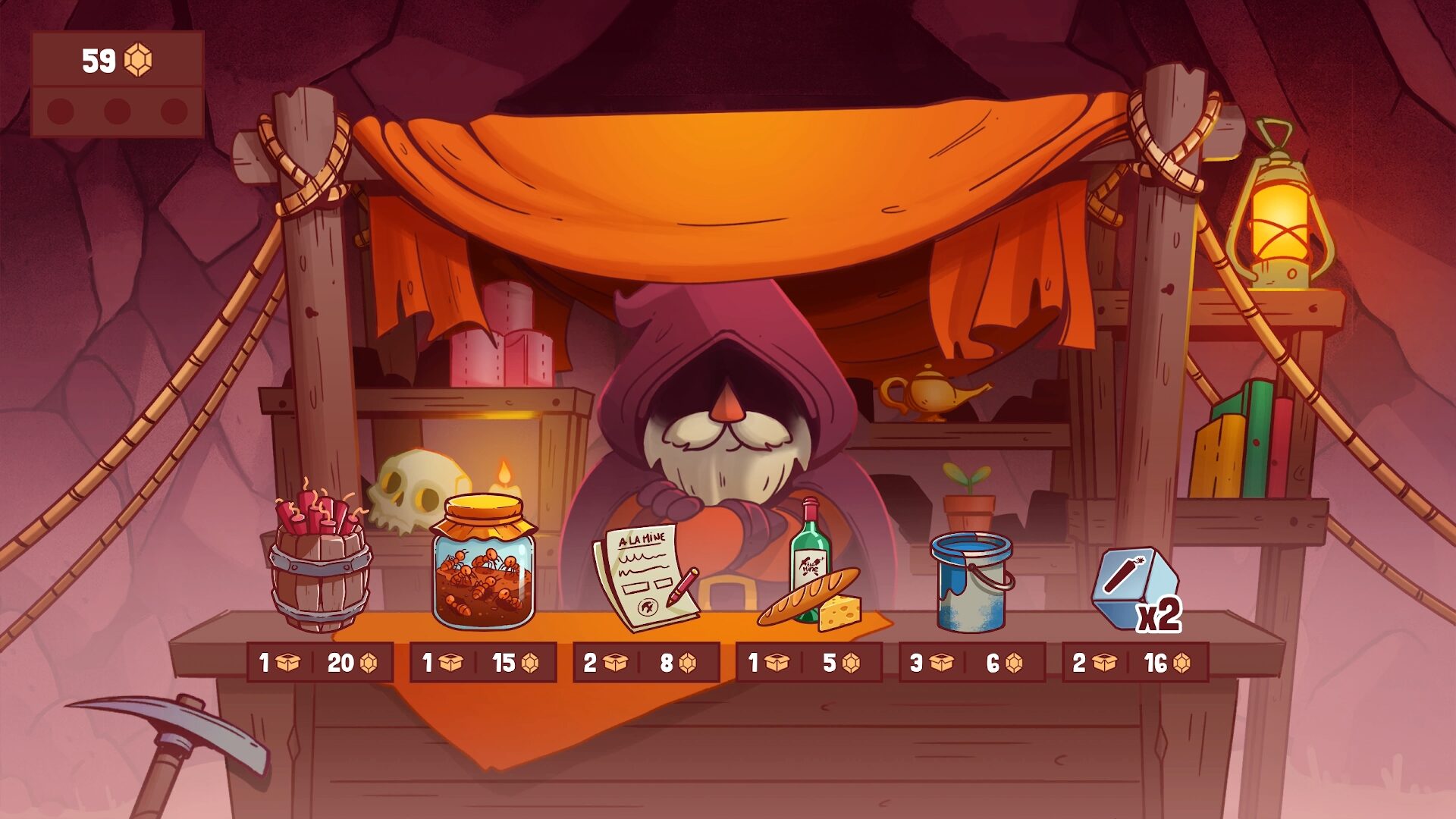The height and width of the screenshot is (819, 1456).
Task: Choose the A La Mine contract paper
Action: click(x=645, y=576)
